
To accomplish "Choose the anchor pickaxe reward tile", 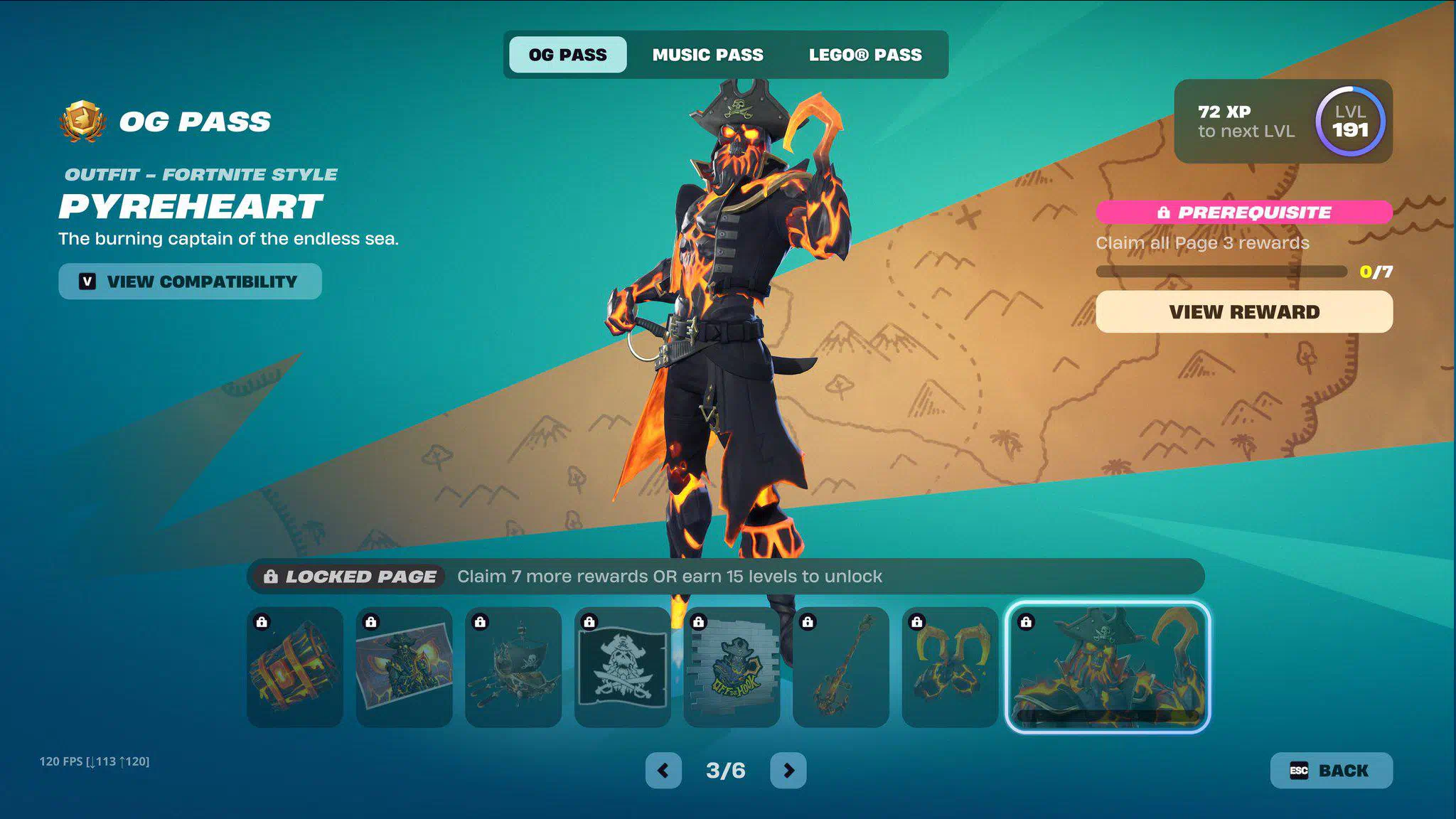I will click(x=840, y=667).
